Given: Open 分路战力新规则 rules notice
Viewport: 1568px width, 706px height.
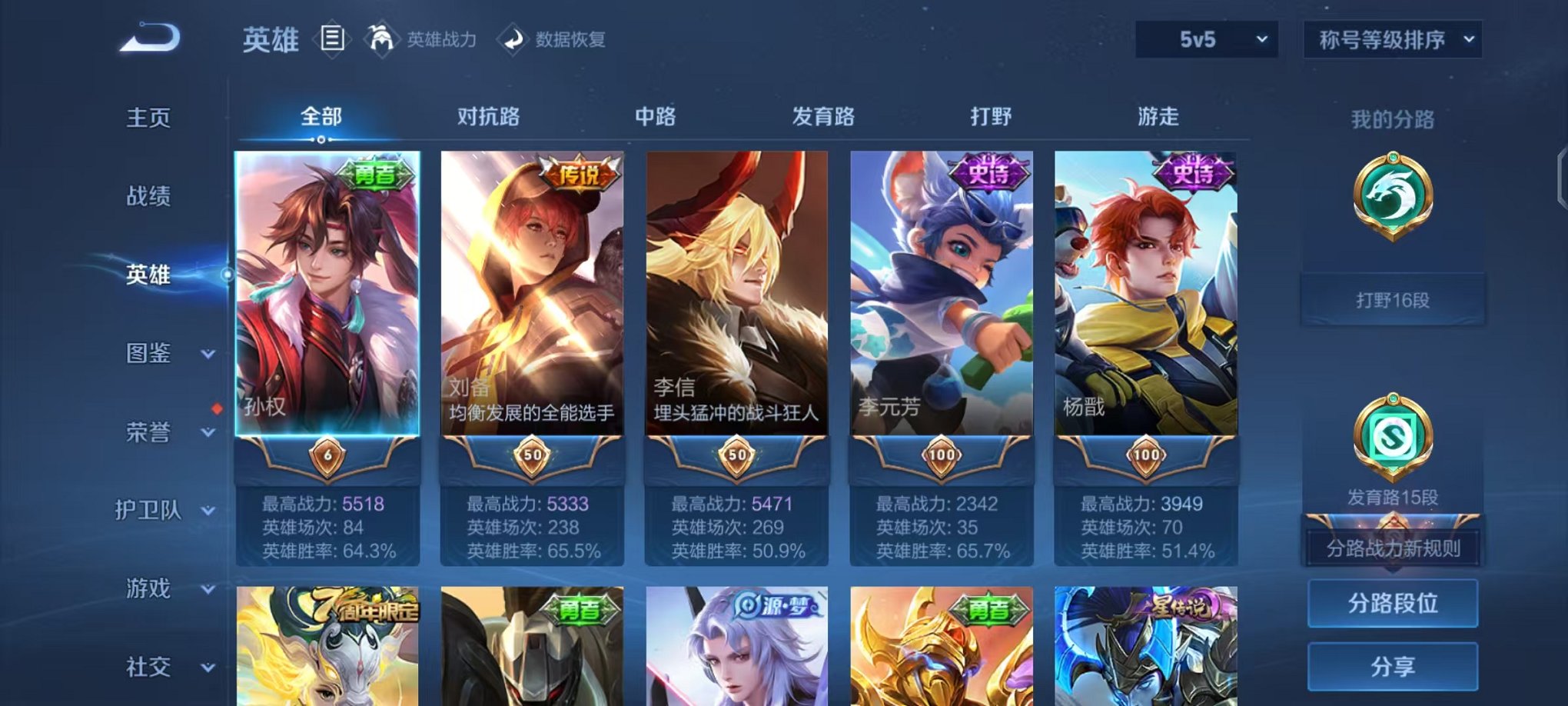Looking at the screenshot, I should [x=1393, y=549].
